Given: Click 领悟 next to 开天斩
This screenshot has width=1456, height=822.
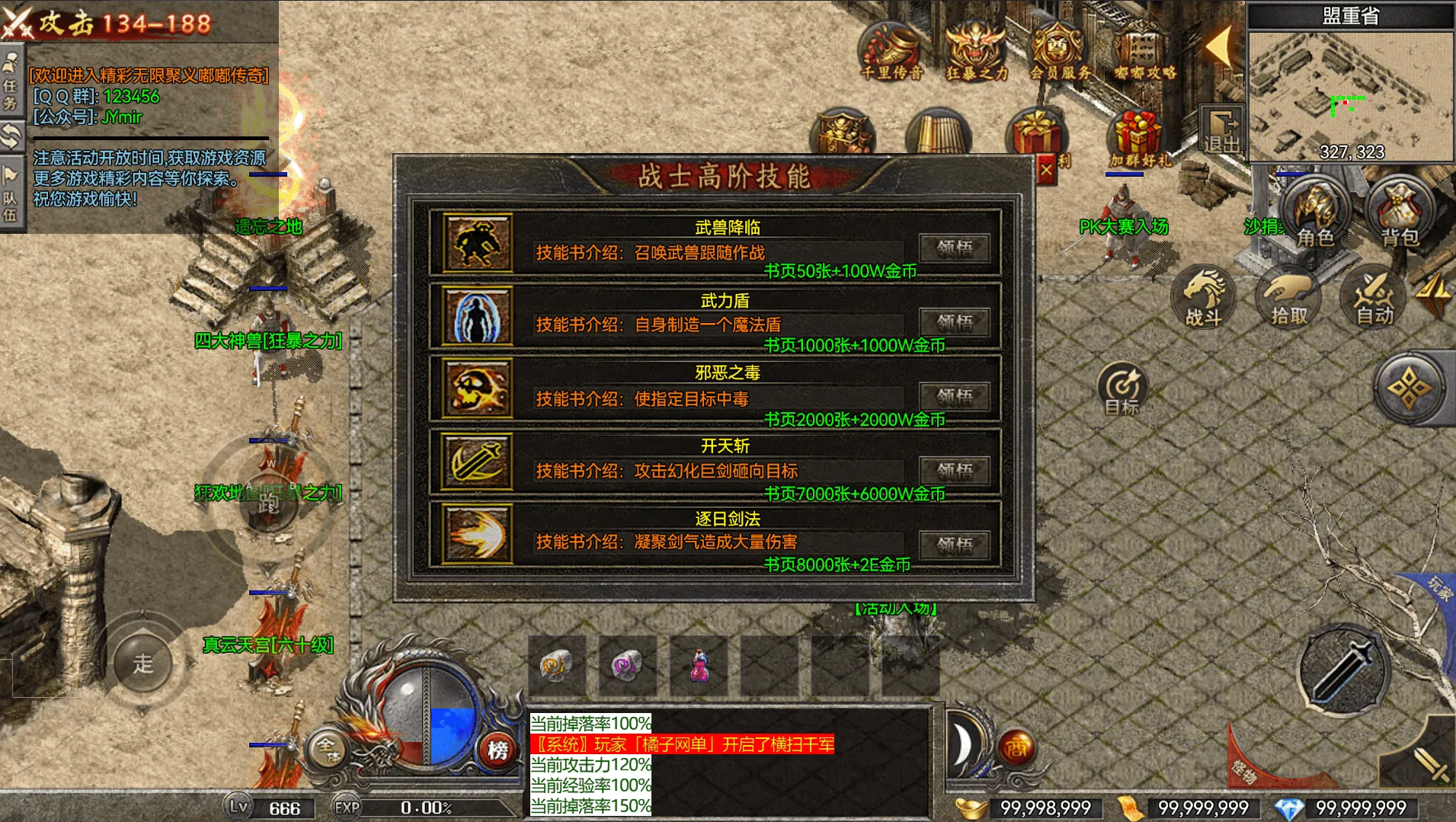Looking at the screenshot, I should coord(954,470).
